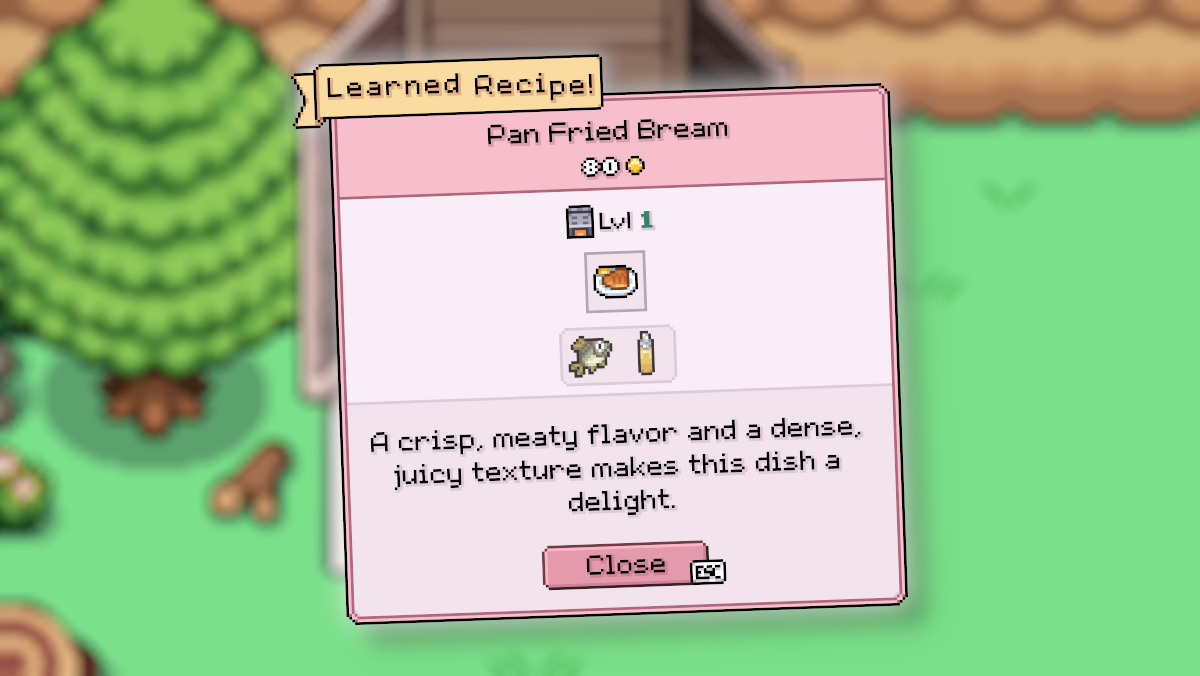Close the Learned Recipe popup
Image resolution: width=1200 pixels, height=676 pixels.
click(x=625, y=566)
